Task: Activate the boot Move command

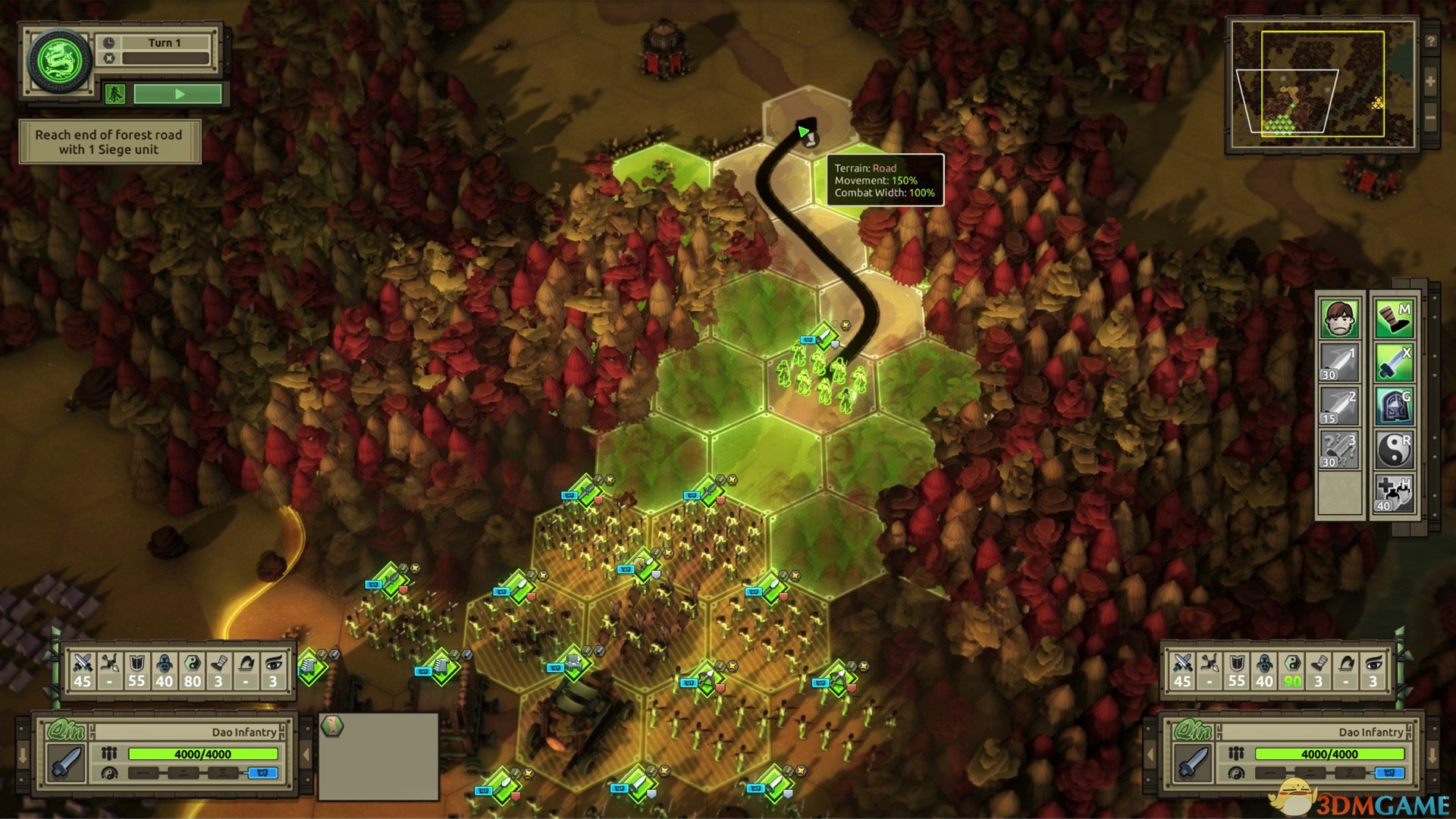Action: (1394, 318)
